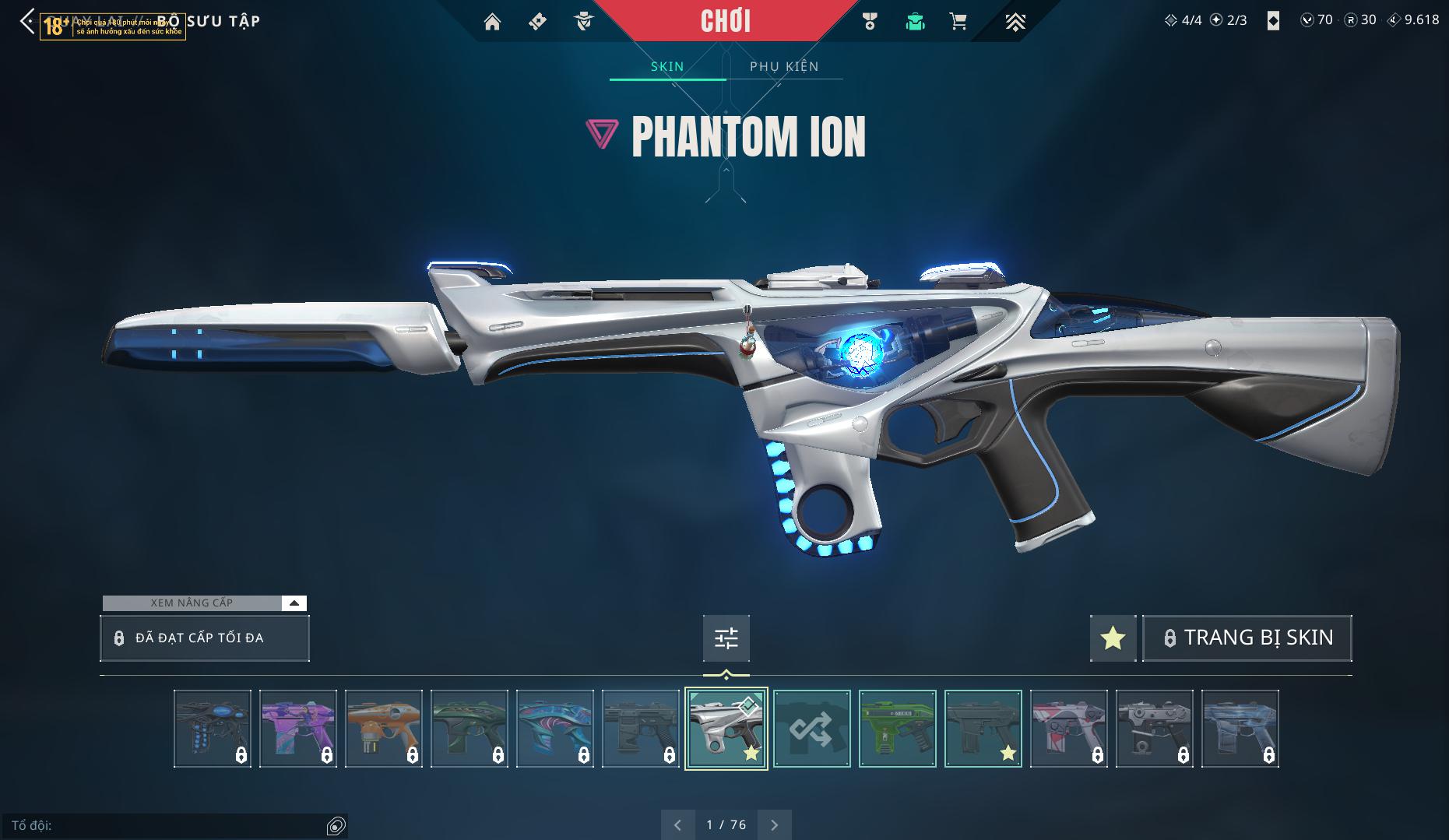Open the home screen via house icon

[x=492, y=22]
